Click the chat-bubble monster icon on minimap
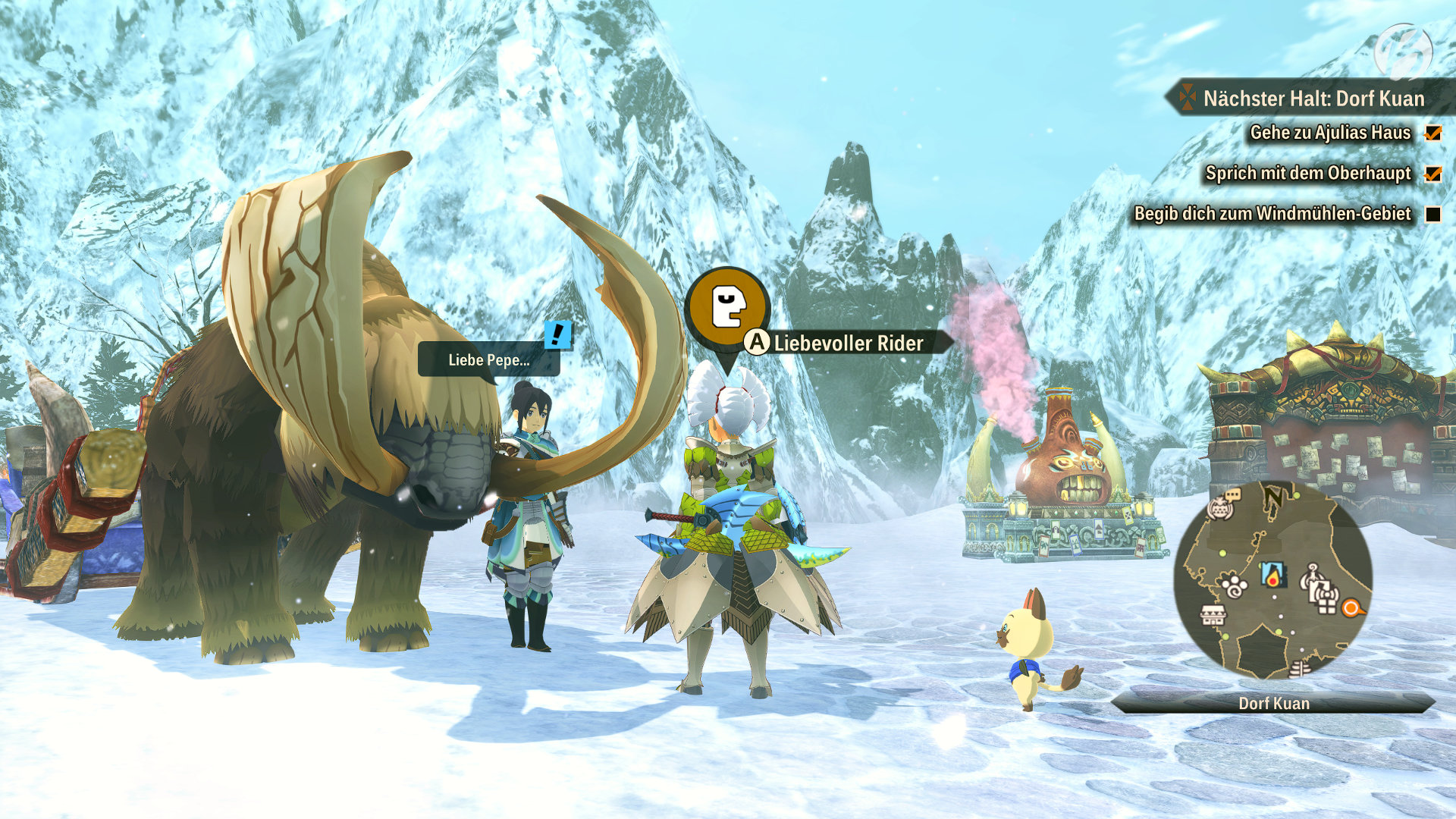 (x=1222, y=505)
